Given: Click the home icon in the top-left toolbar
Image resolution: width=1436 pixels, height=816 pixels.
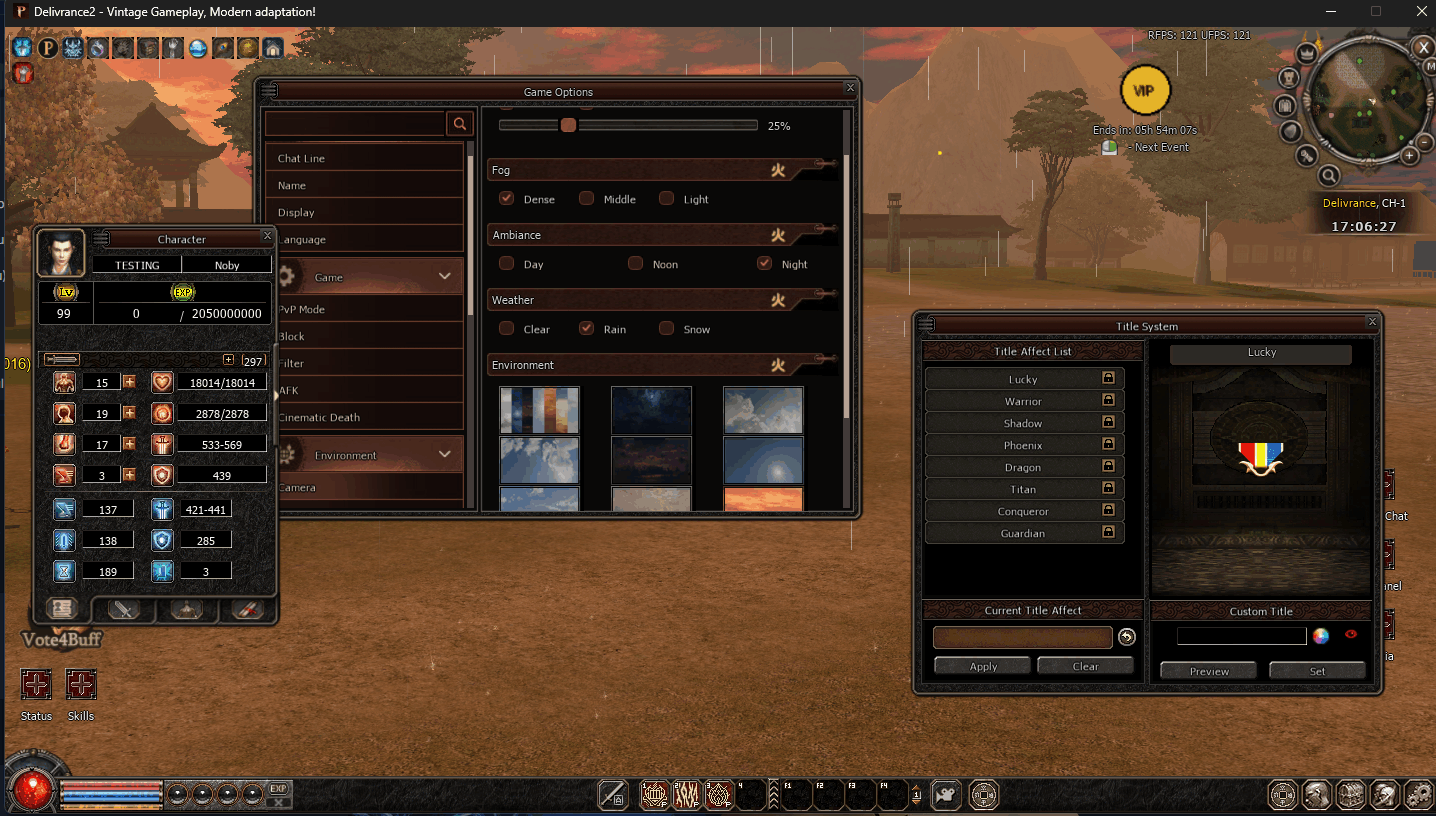Looking at the screenshot, I should (273, 47).
